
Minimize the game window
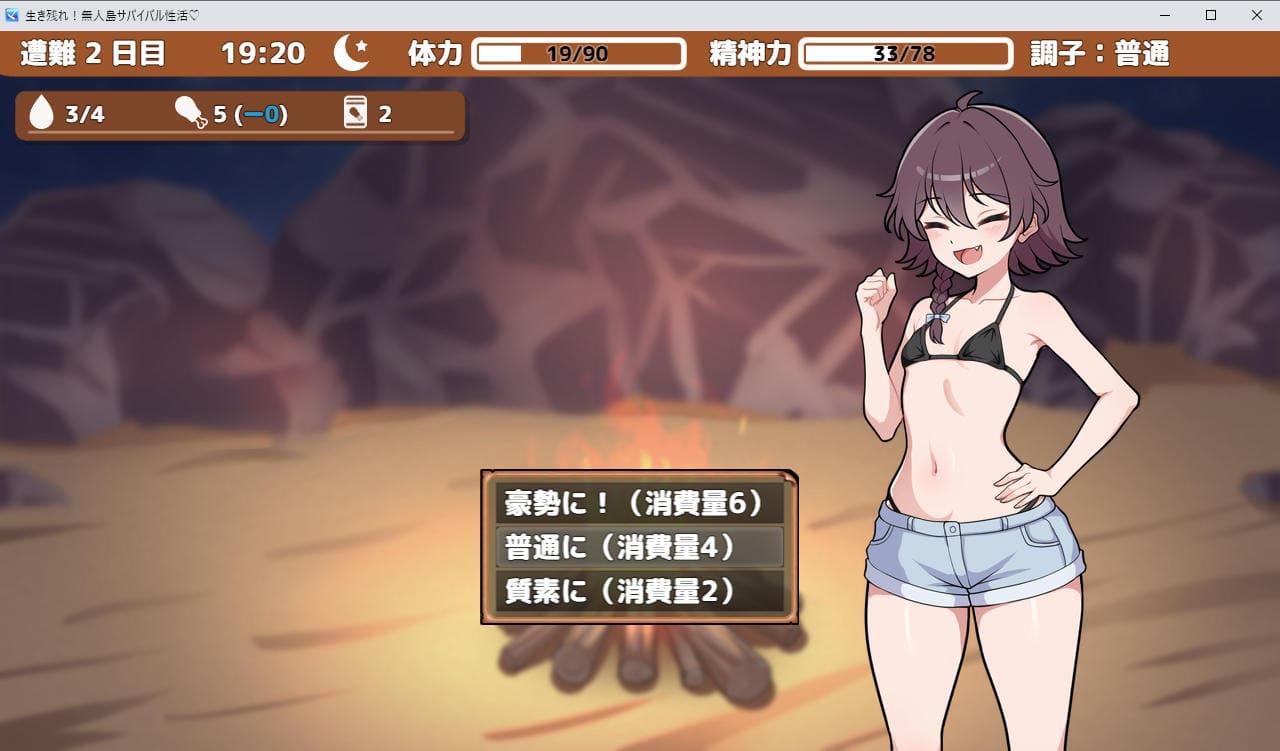coord(1165,15)
